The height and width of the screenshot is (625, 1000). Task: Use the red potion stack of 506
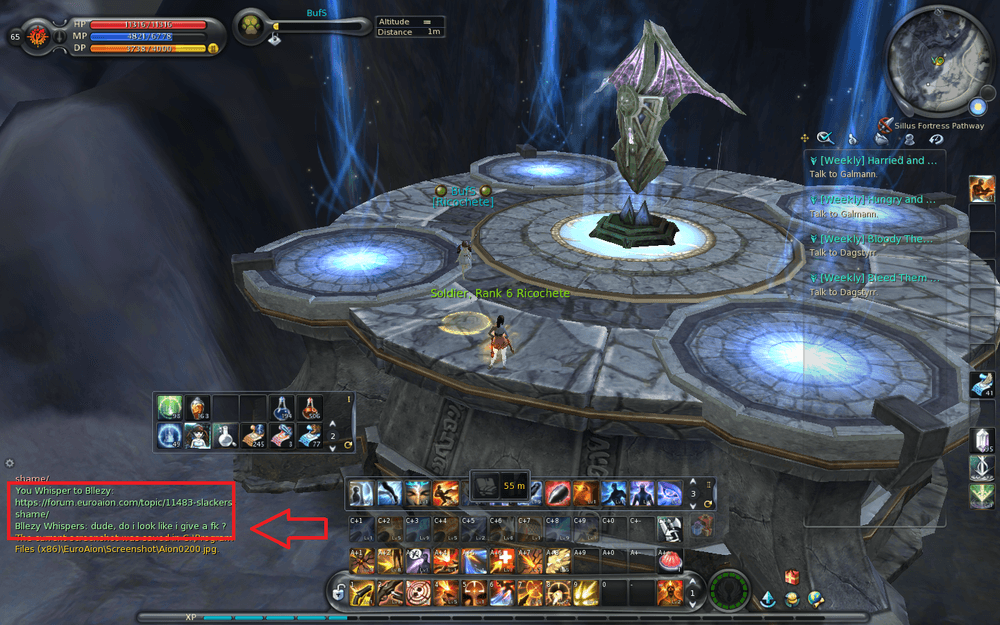[x=309, y=408]
